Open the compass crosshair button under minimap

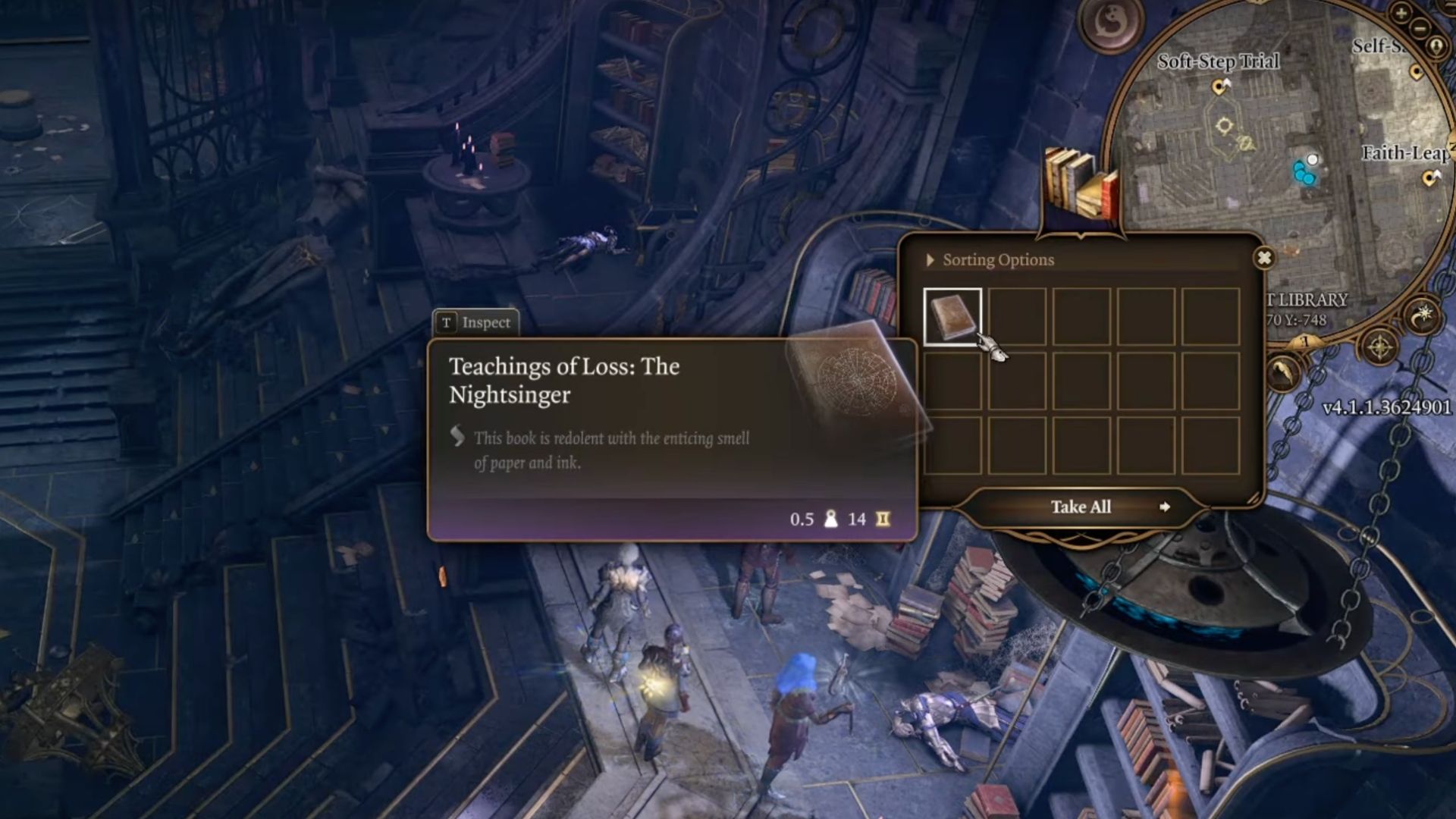(x=1380, y=348)
